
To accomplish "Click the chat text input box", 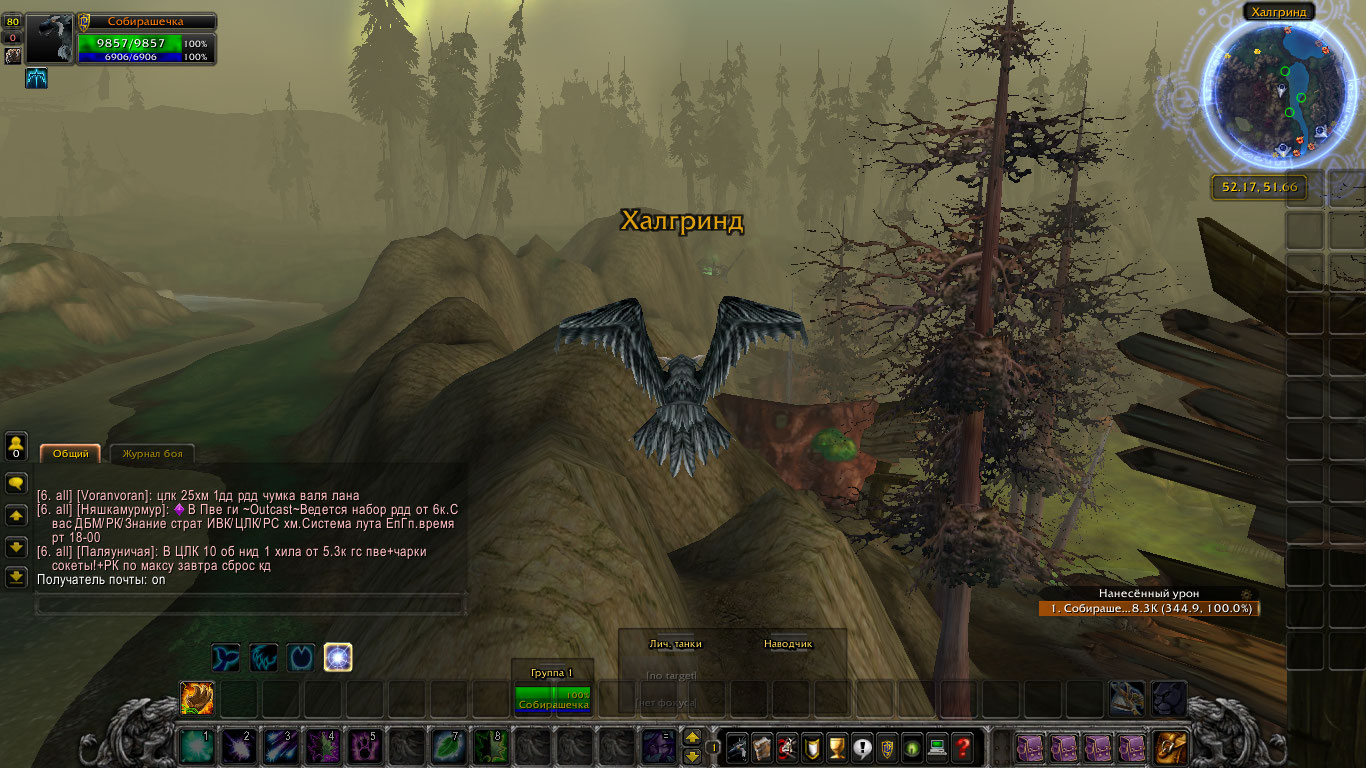I will (x=250, y=603).
